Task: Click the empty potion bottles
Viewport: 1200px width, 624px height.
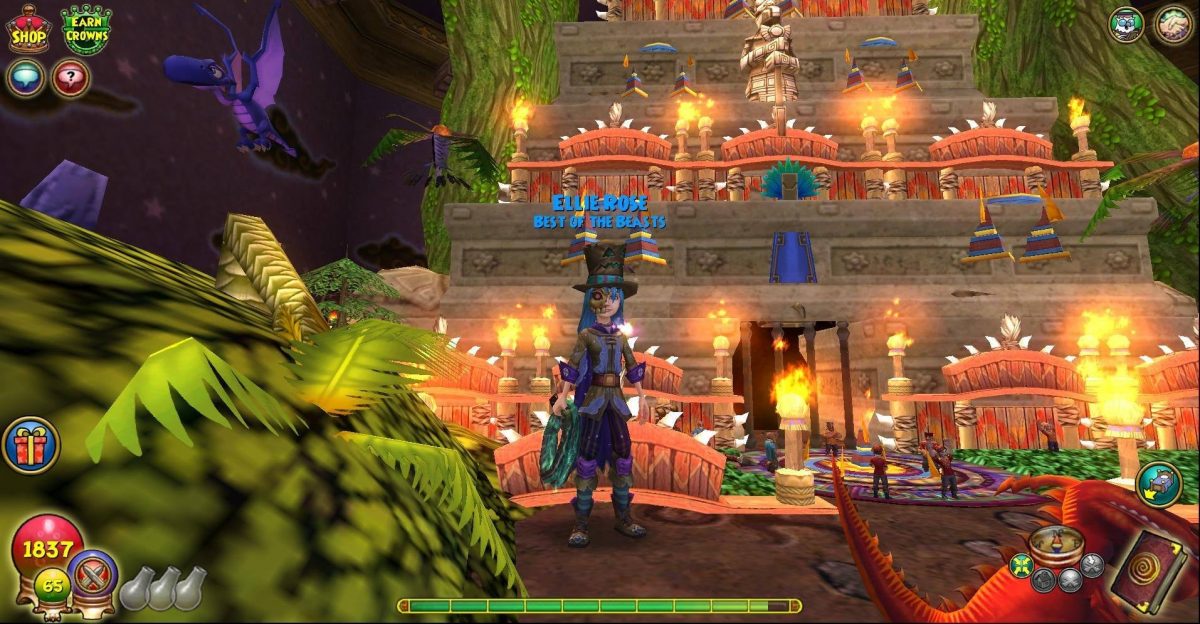Action: click(164, 588)
